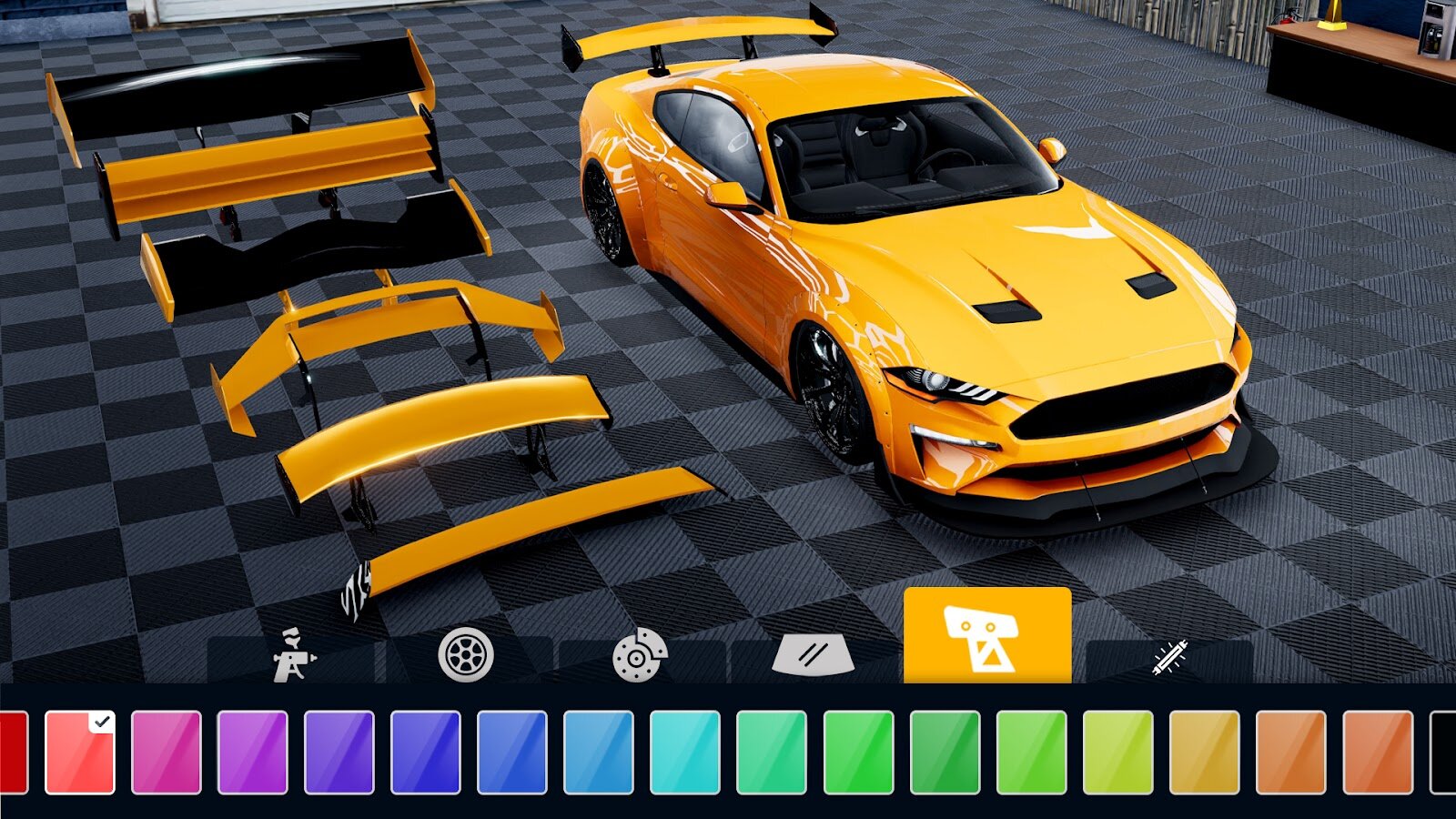The height and width of the screenshot is (819, 1456).
Task: Pick the golden yellow color swatch
Action: pyautogui.click(x=1204, y=753)
